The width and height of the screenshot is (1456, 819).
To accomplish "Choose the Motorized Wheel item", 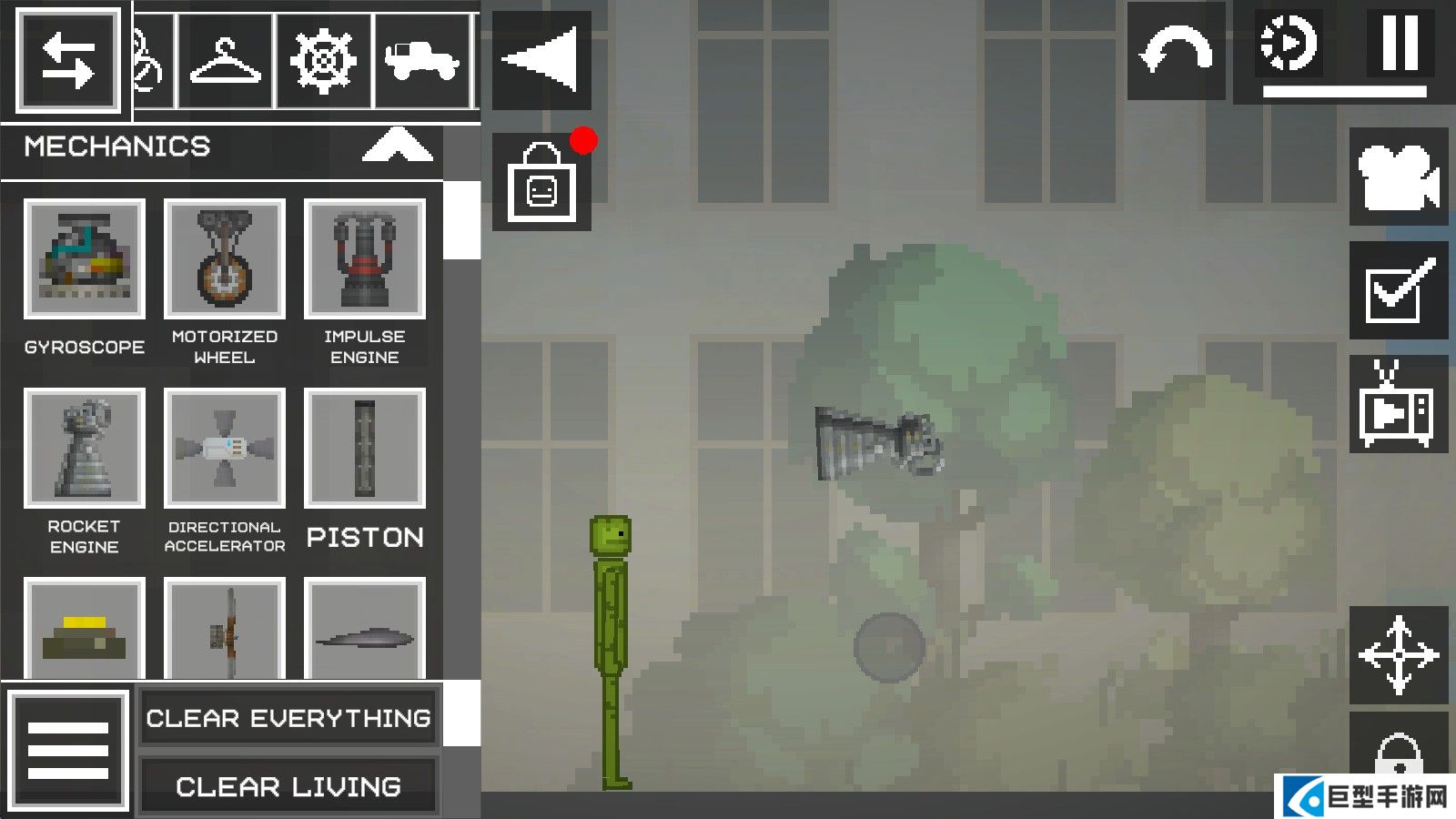I will 225,259.
